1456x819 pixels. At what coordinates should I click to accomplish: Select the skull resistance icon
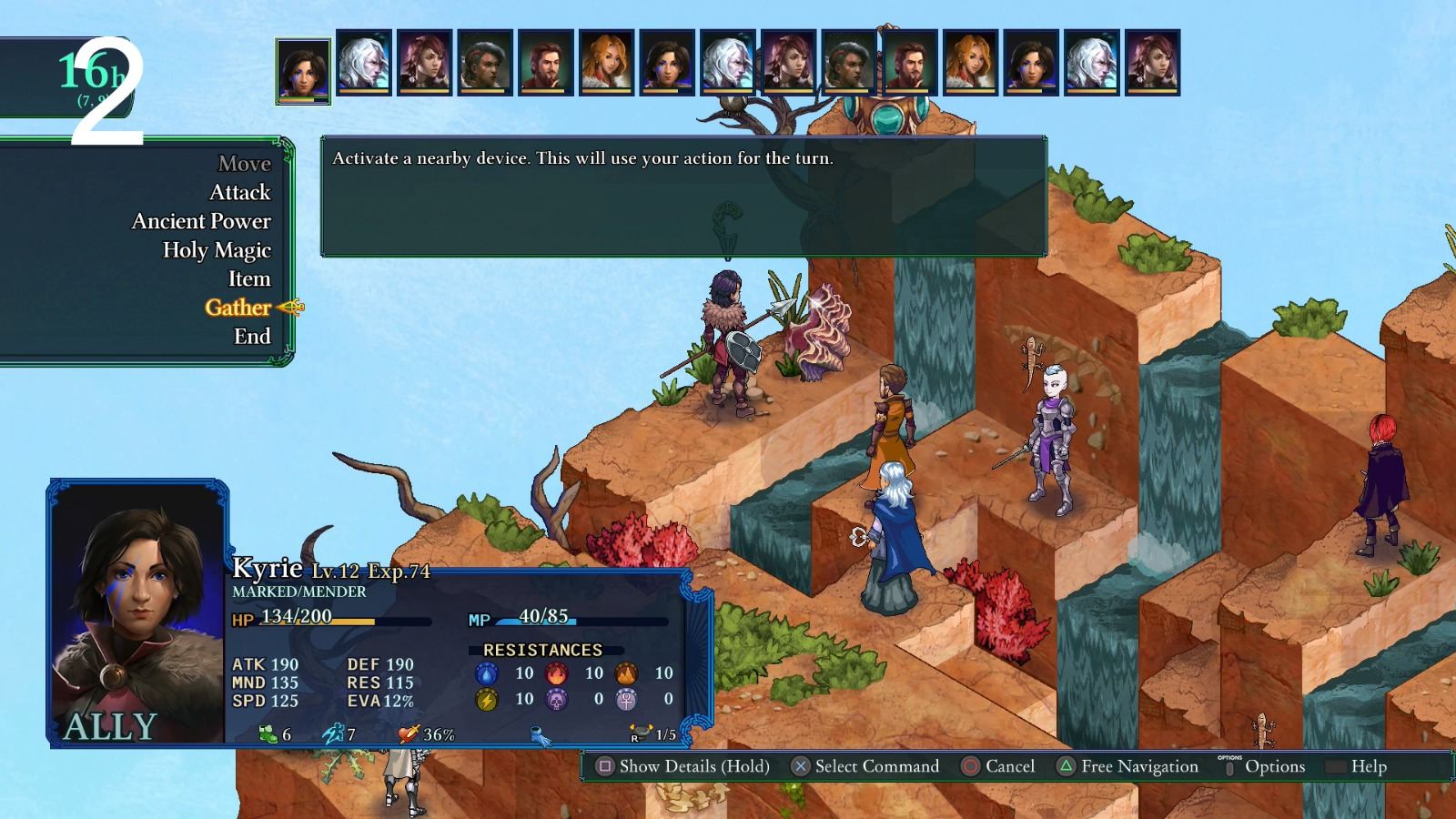click(558, 701)
